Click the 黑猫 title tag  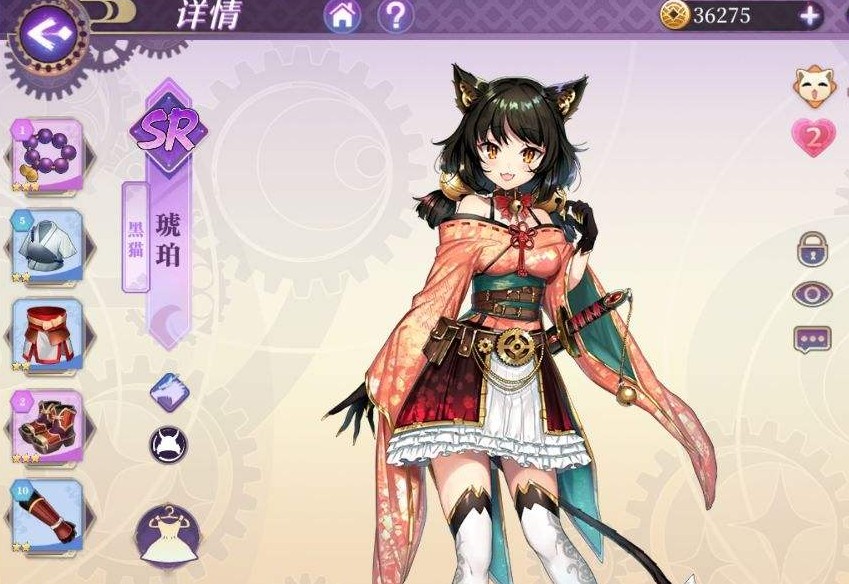[x=136, y=236]
